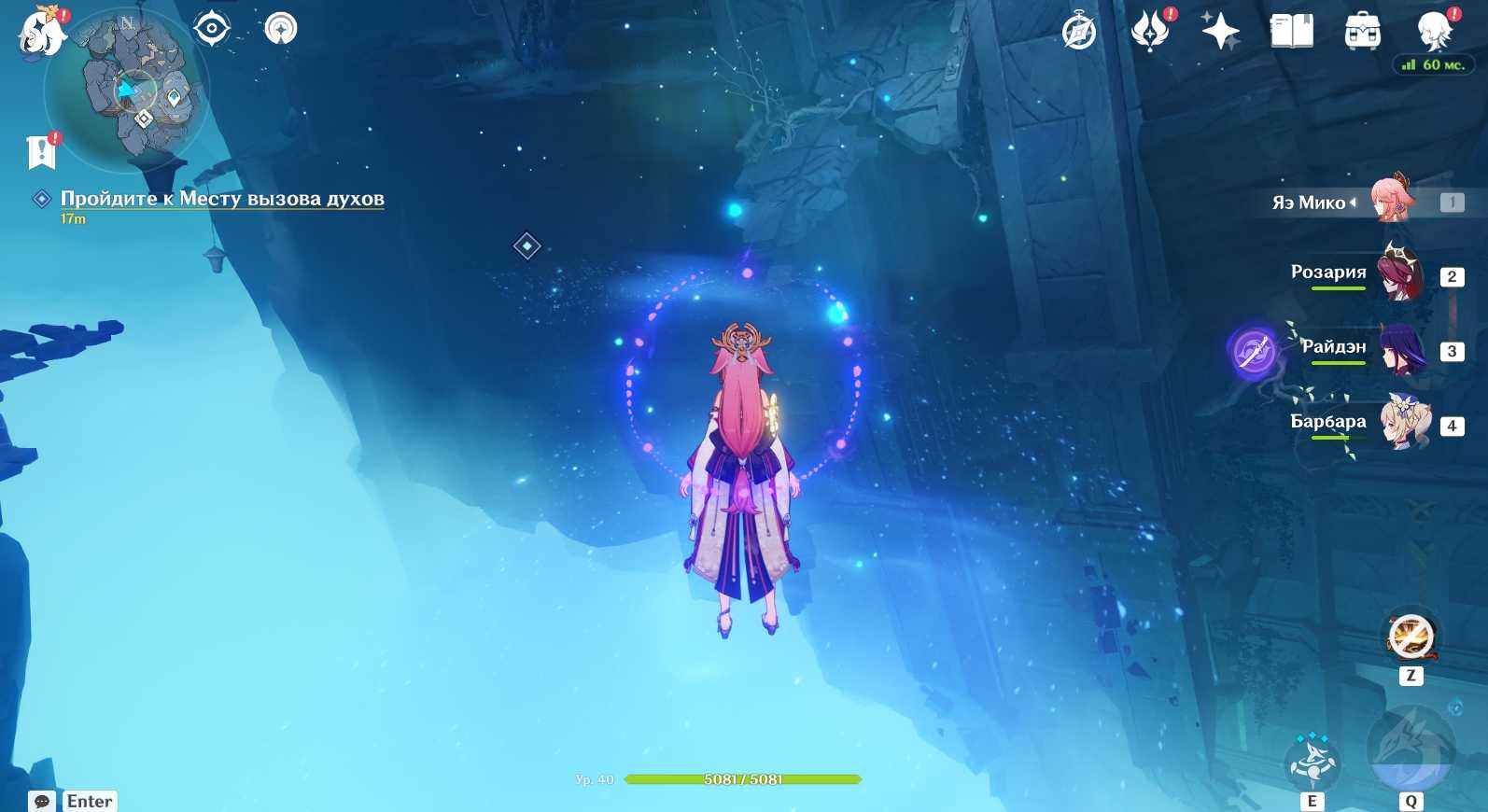Use the gadget icon above the skill buttons
1488x812 pixels.
[x=1411, y=638]
